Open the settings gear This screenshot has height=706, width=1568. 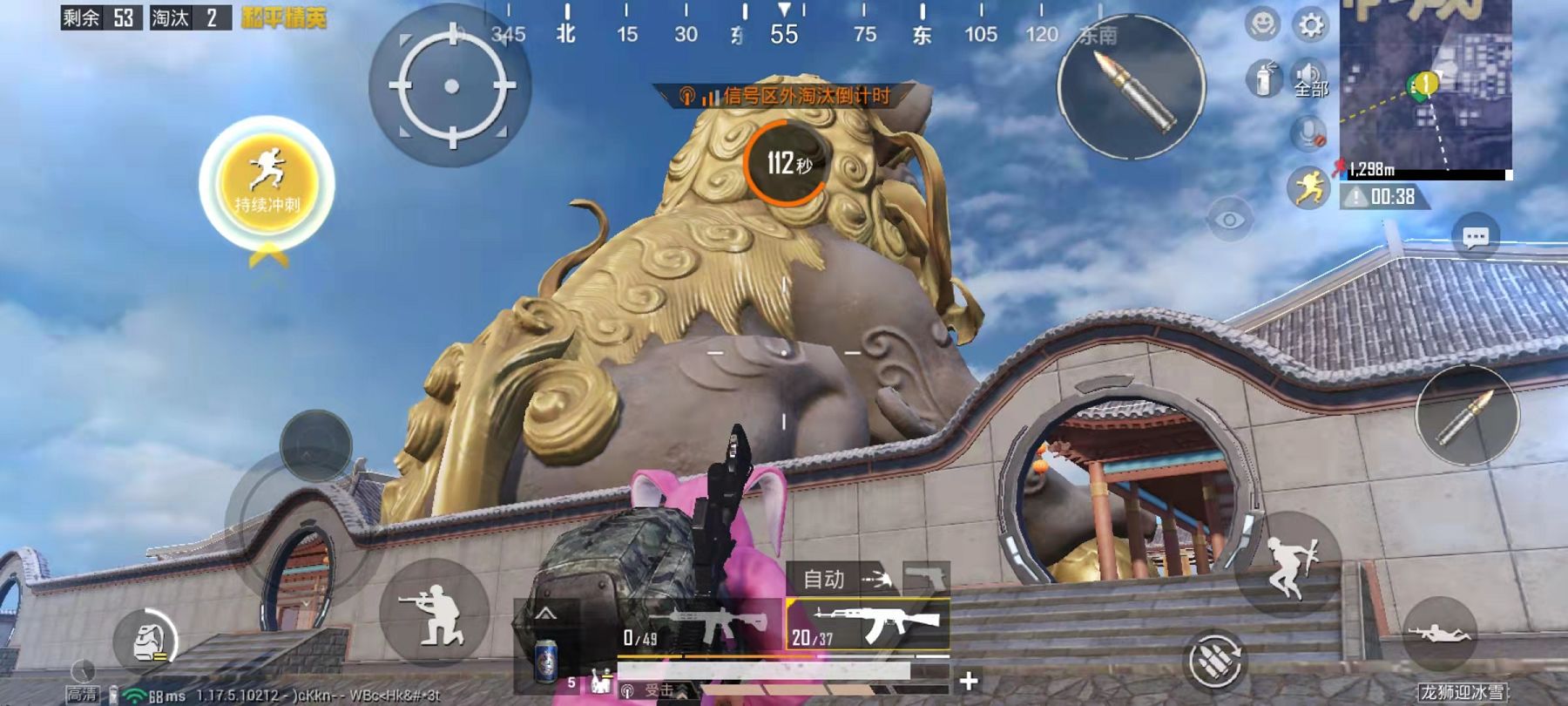click(x=1310, y=24)
